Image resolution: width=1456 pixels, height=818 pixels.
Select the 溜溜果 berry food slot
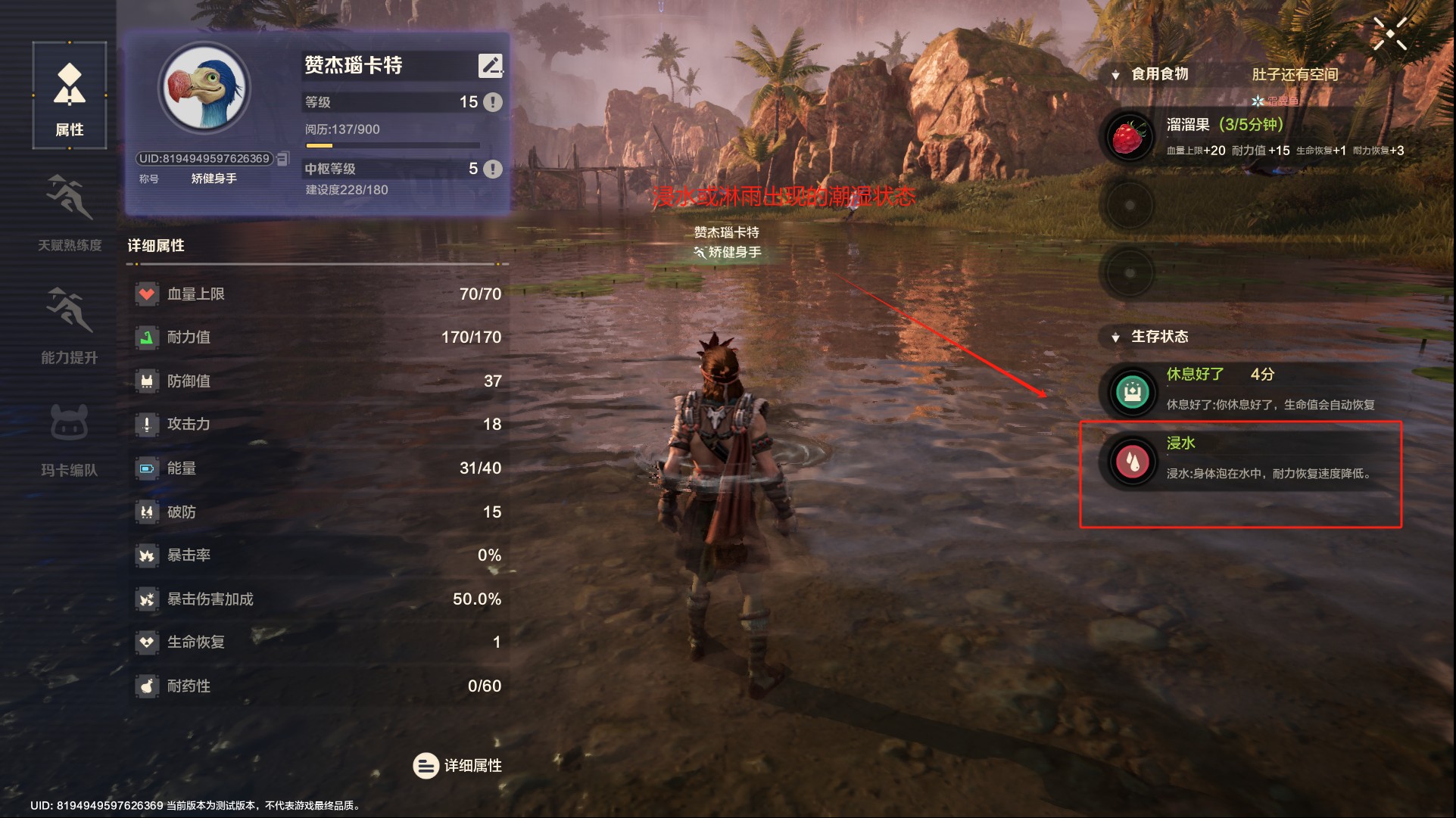pyautogui.click(x=1129, y=137)
